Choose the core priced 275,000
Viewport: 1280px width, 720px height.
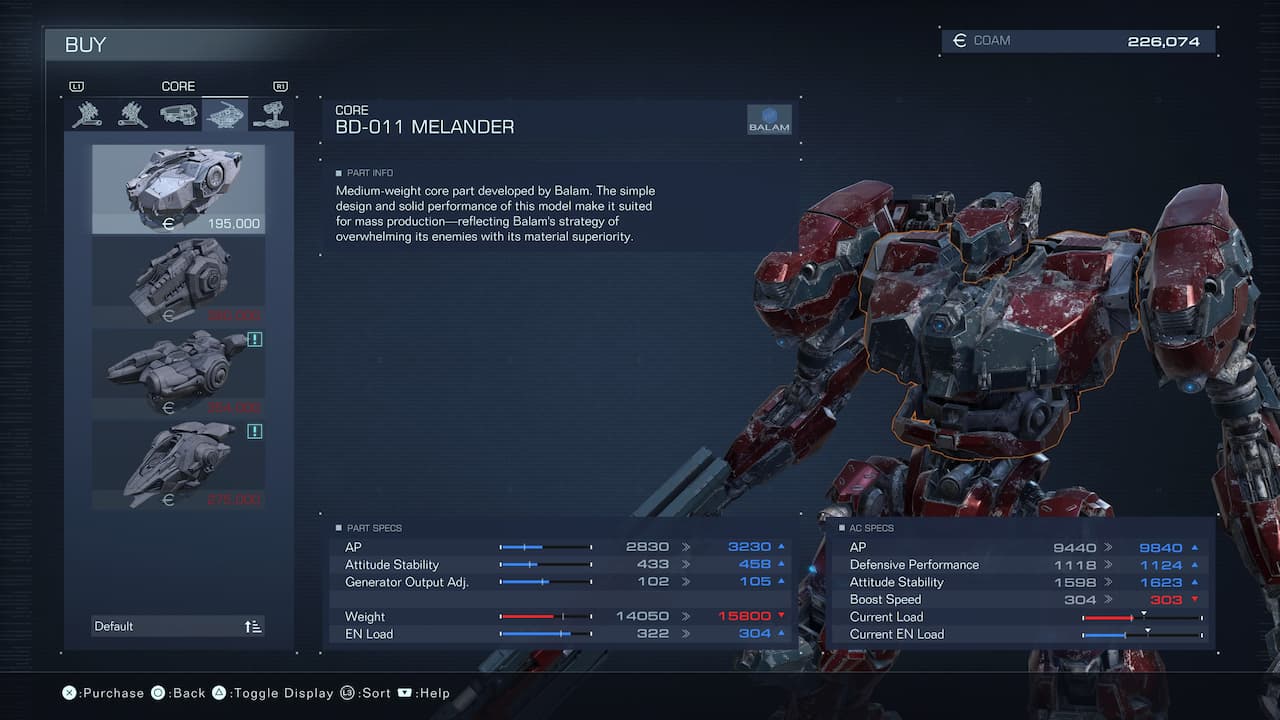[x=178, y=464]
